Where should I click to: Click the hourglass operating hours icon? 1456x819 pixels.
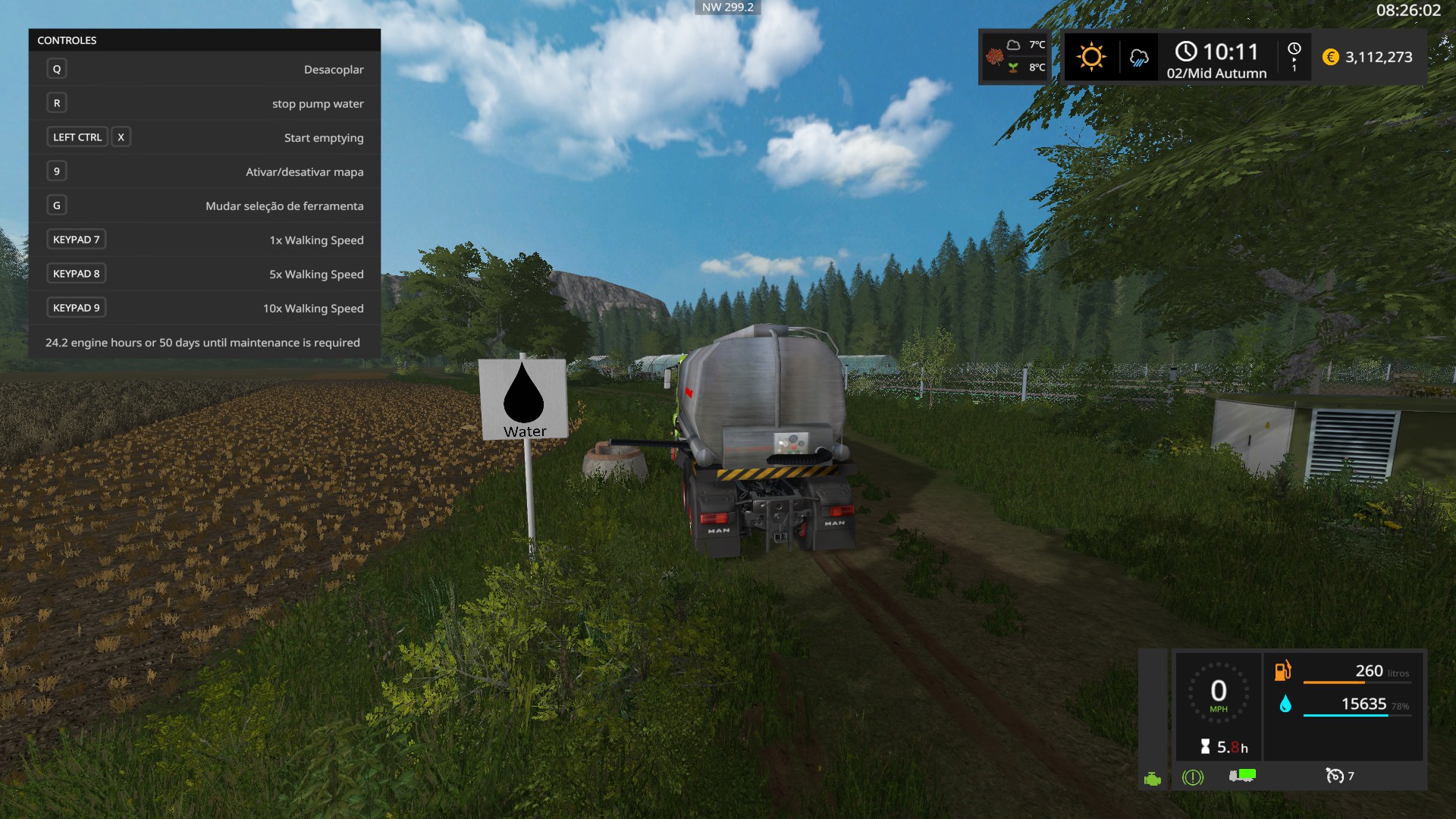pyautogui.click(x=1205, y=747)
